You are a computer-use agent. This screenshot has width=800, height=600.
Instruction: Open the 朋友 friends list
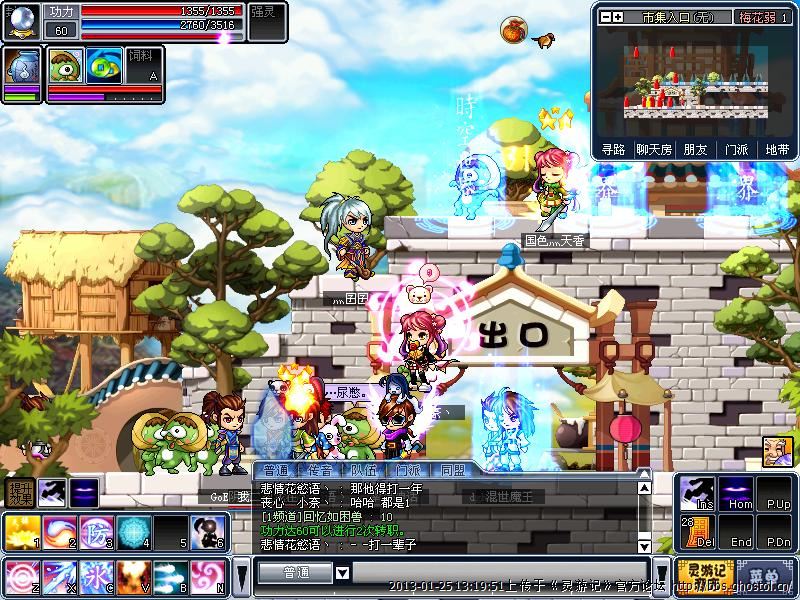[694, 149]
